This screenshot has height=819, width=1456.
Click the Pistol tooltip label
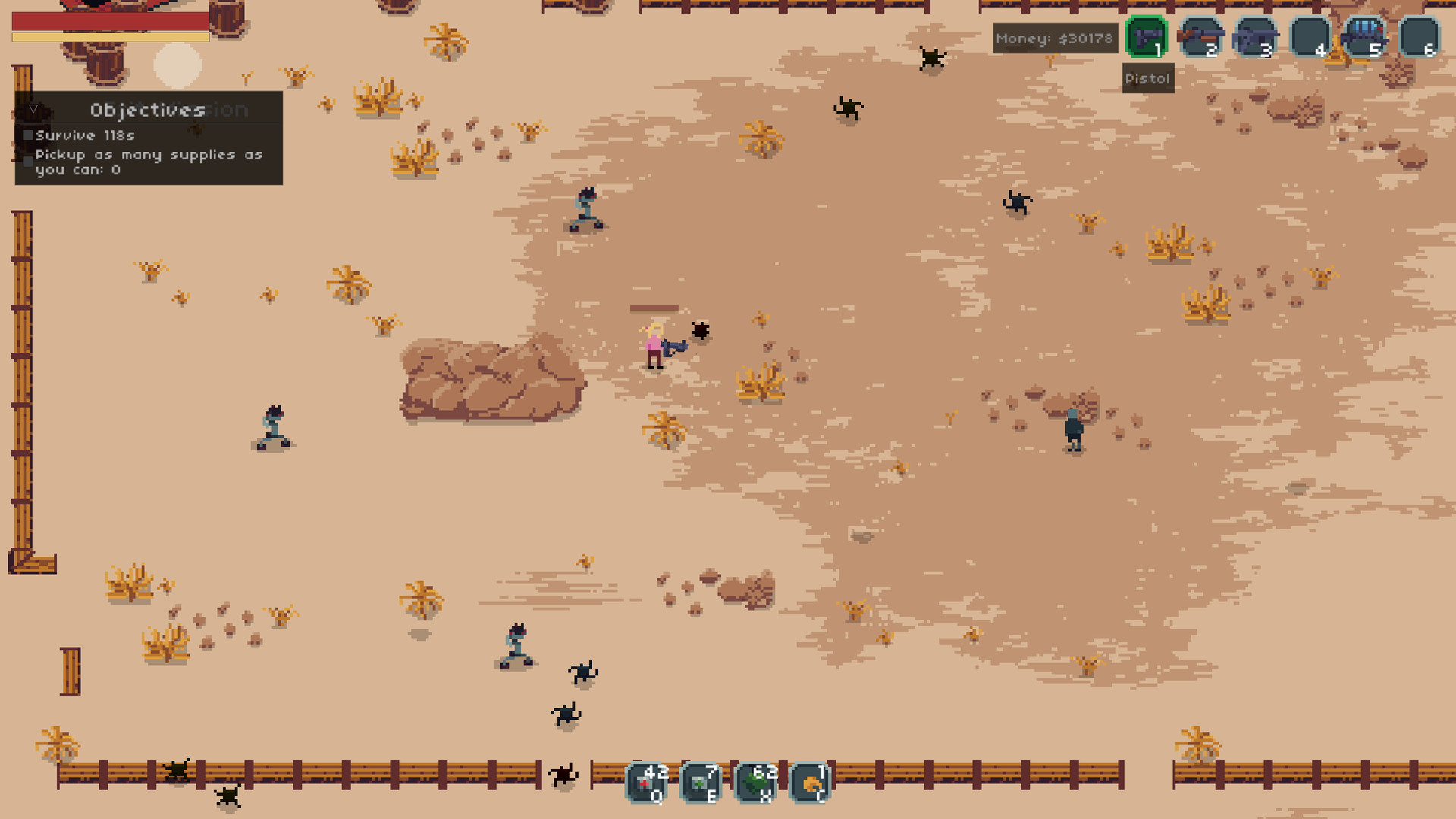[x=1147, y=77]
